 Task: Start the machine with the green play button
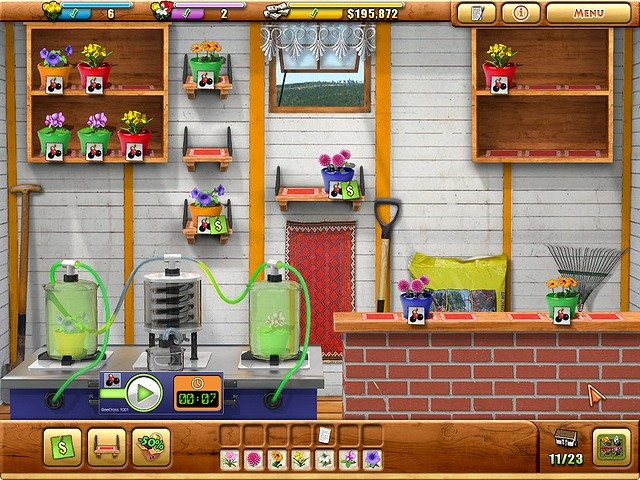(x=144, y=392)
